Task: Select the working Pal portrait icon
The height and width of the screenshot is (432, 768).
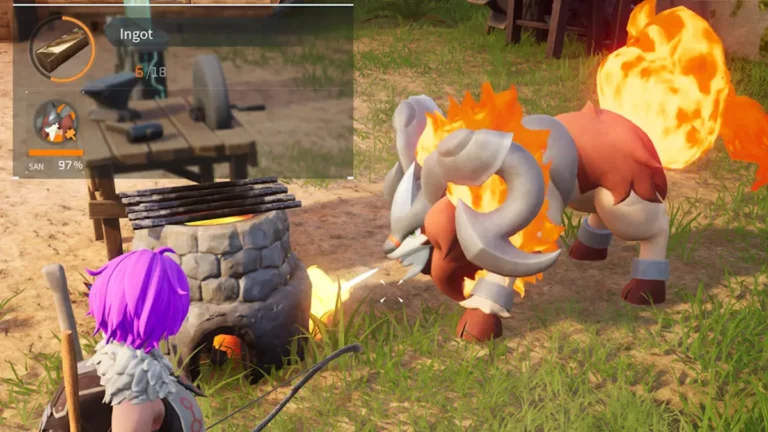Action: [56, 122]
